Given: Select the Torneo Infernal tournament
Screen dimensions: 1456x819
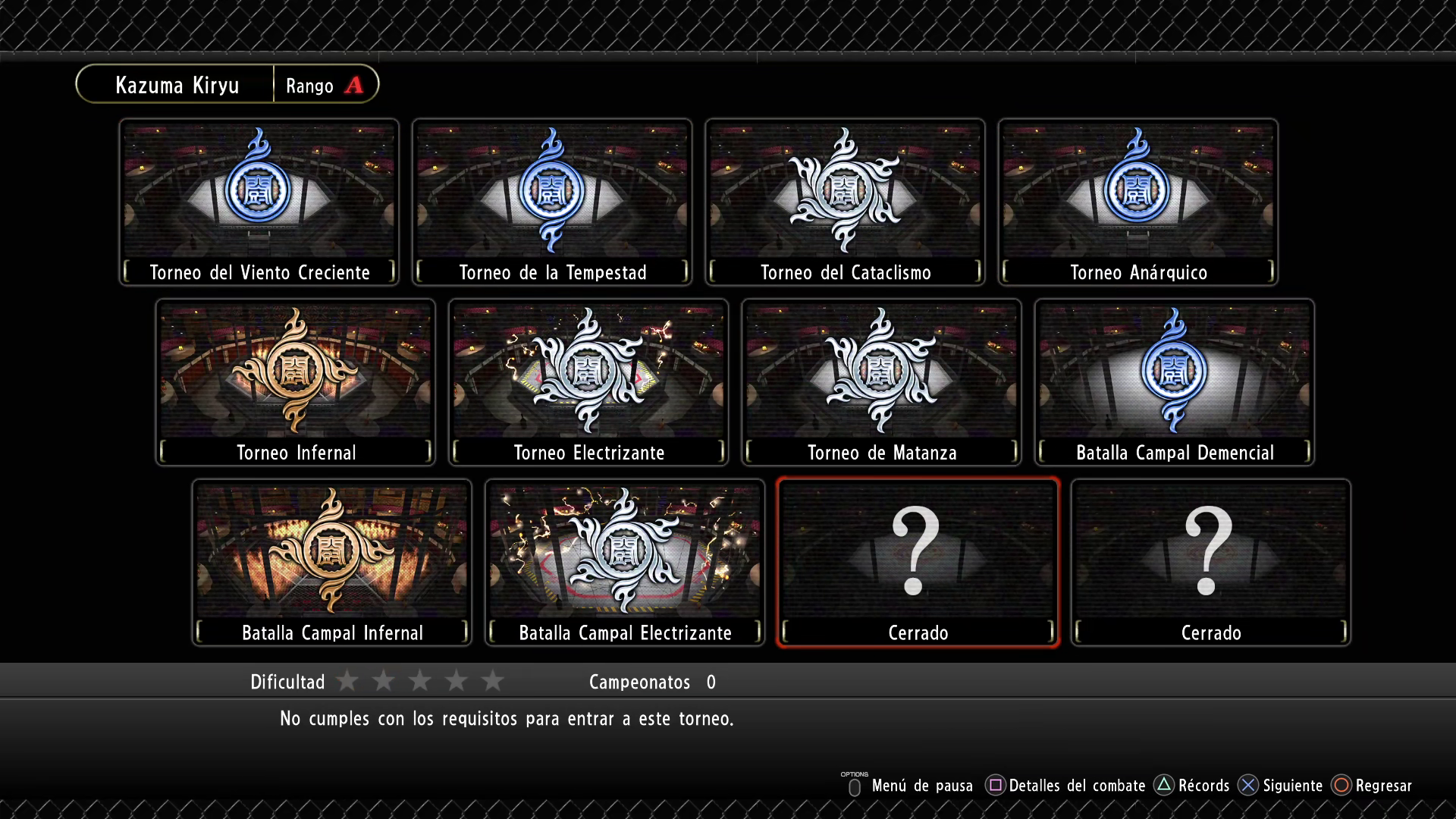Looking at the screenshot, I should (296, 382).
